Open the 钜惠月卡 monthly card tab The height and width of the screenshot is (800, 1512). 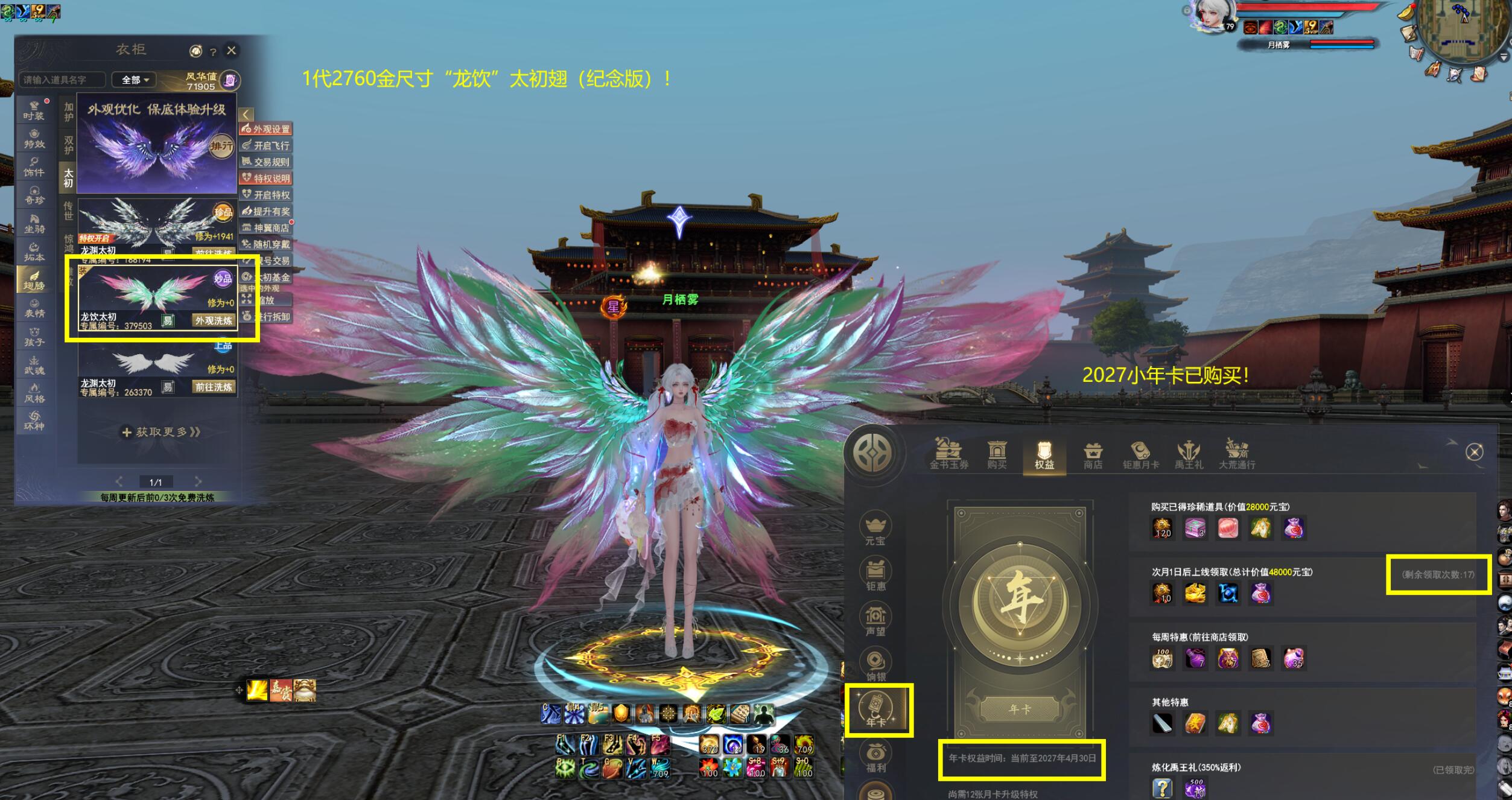[1140, 456]
